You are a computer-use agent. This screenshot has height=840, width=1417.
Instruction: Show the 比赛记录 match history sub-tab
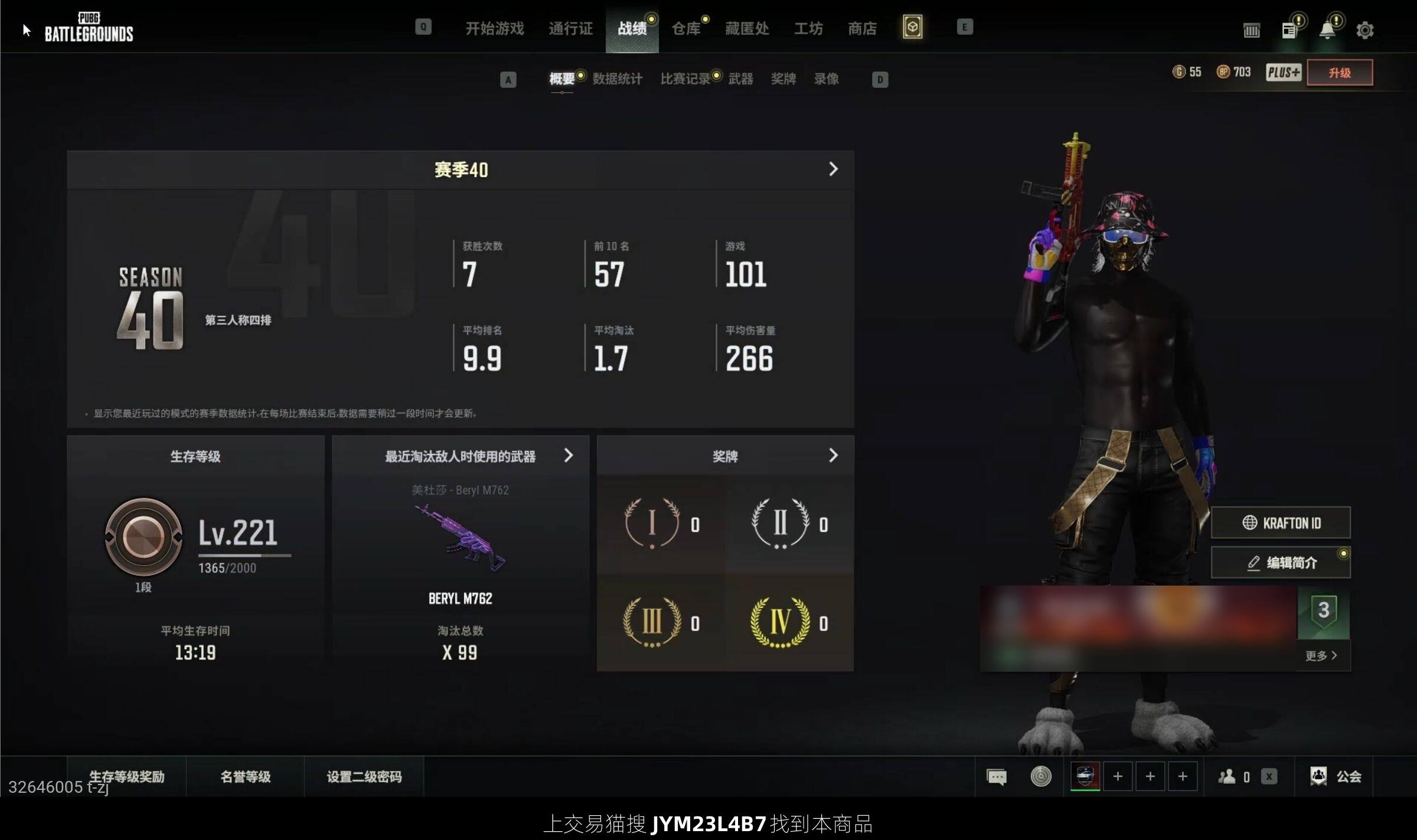click(685, 79)
